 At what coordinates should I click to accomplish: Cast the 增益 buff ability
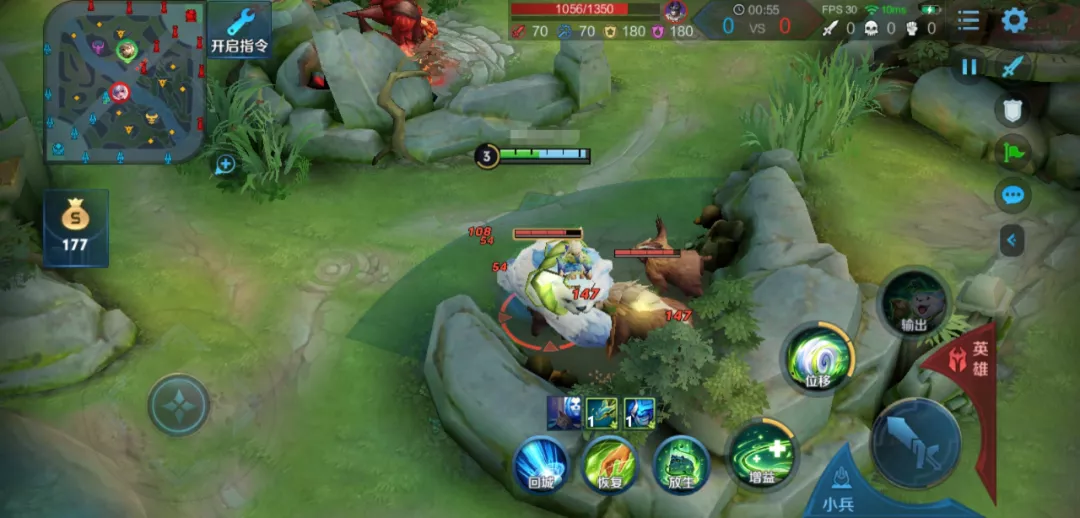pos(762,455)
